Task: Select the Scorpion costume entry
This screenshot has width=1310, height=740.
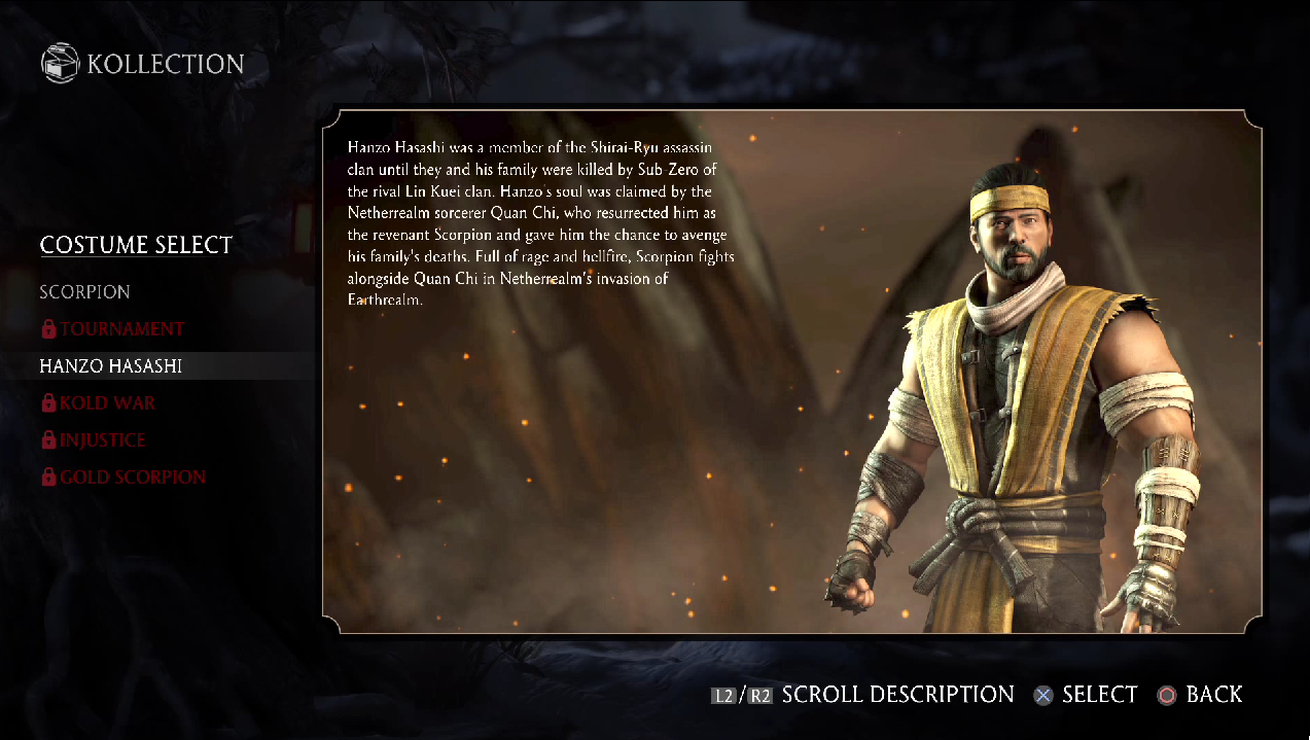Action: click(x=85, y=292)
